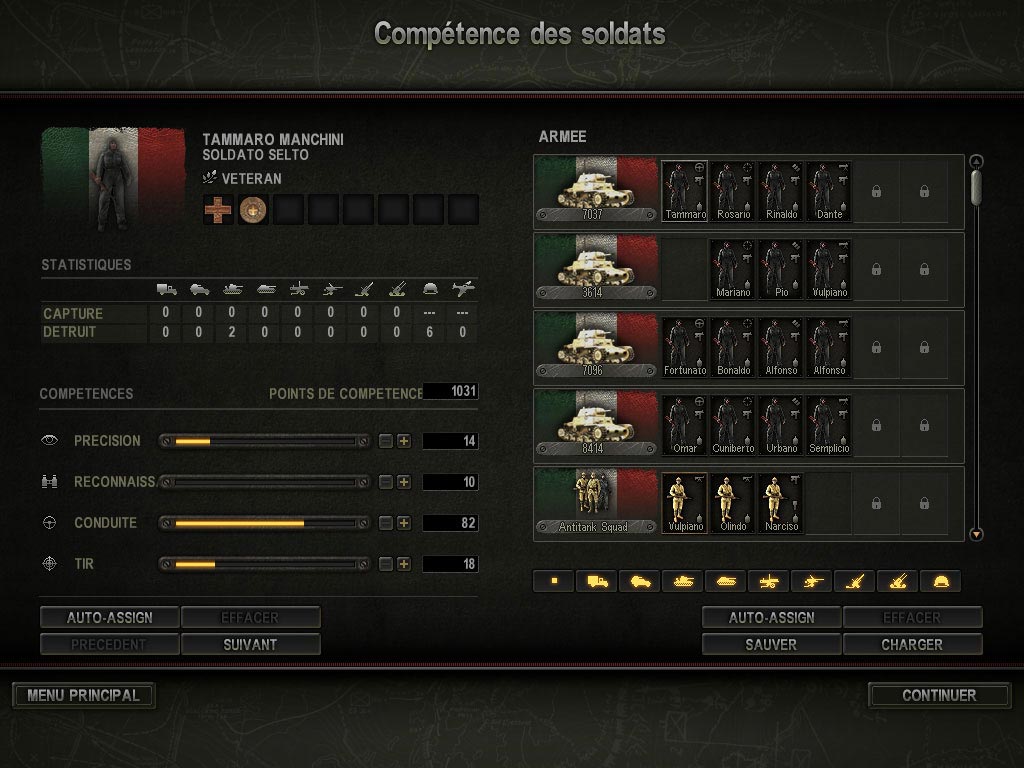Pick the soldier Fortunato
The width and height of the screenshot is (1024, 768).
point(685,346)
